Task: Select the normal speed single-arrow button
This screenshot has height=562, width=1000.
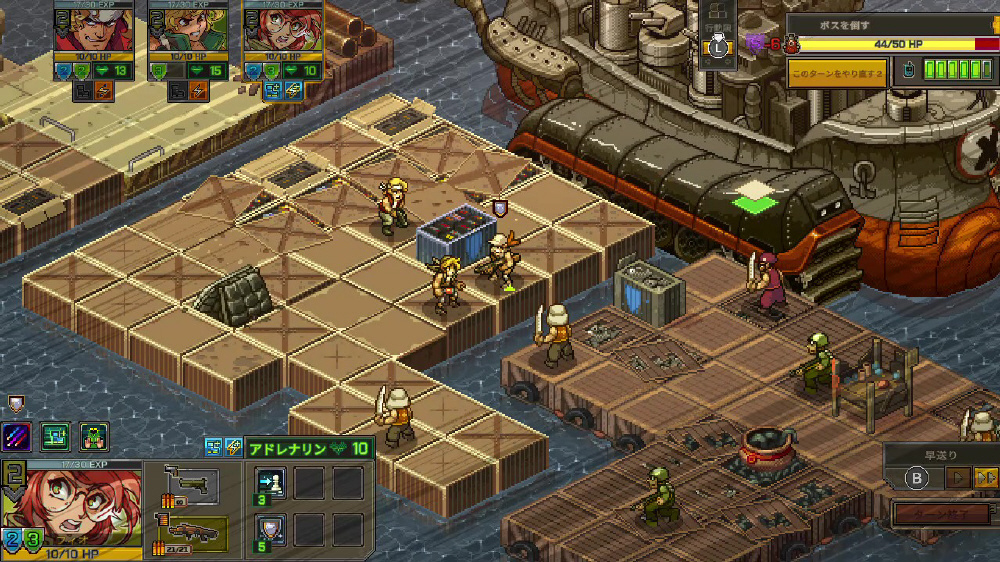Action: tap(958, 478)
